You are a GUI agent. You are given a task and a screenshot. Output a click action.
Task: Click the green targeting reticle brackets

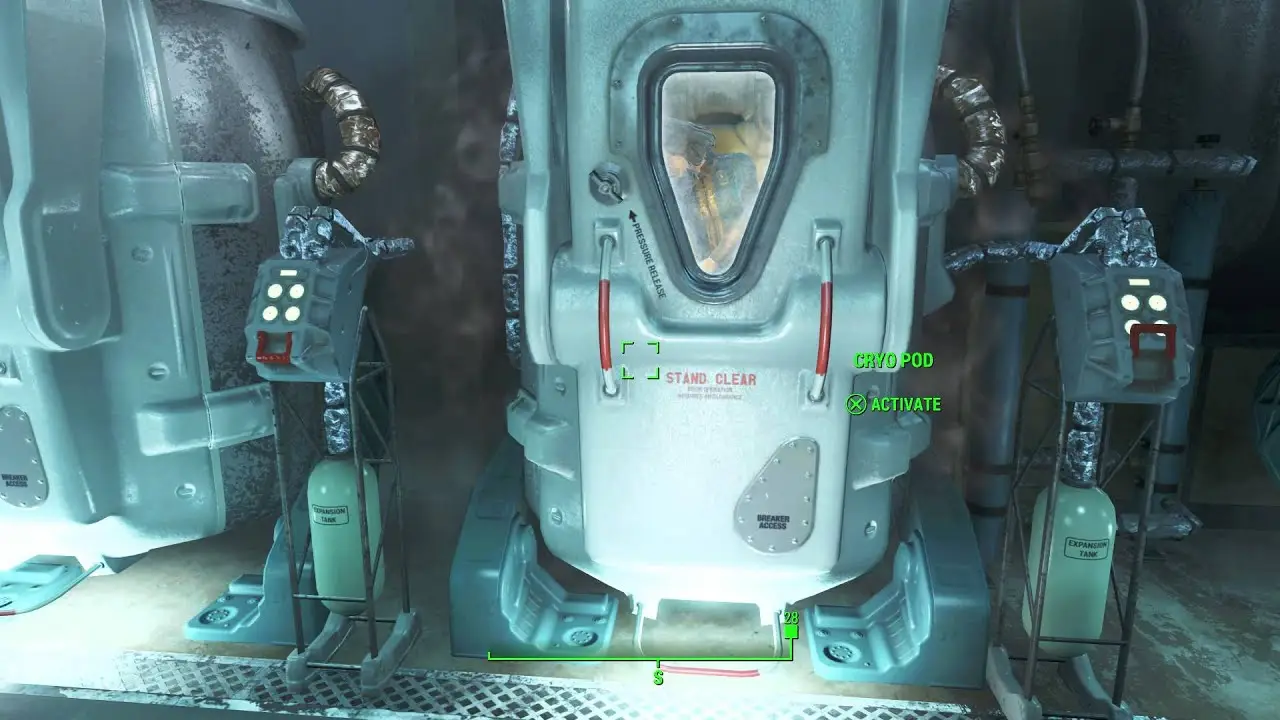point(638,360)
